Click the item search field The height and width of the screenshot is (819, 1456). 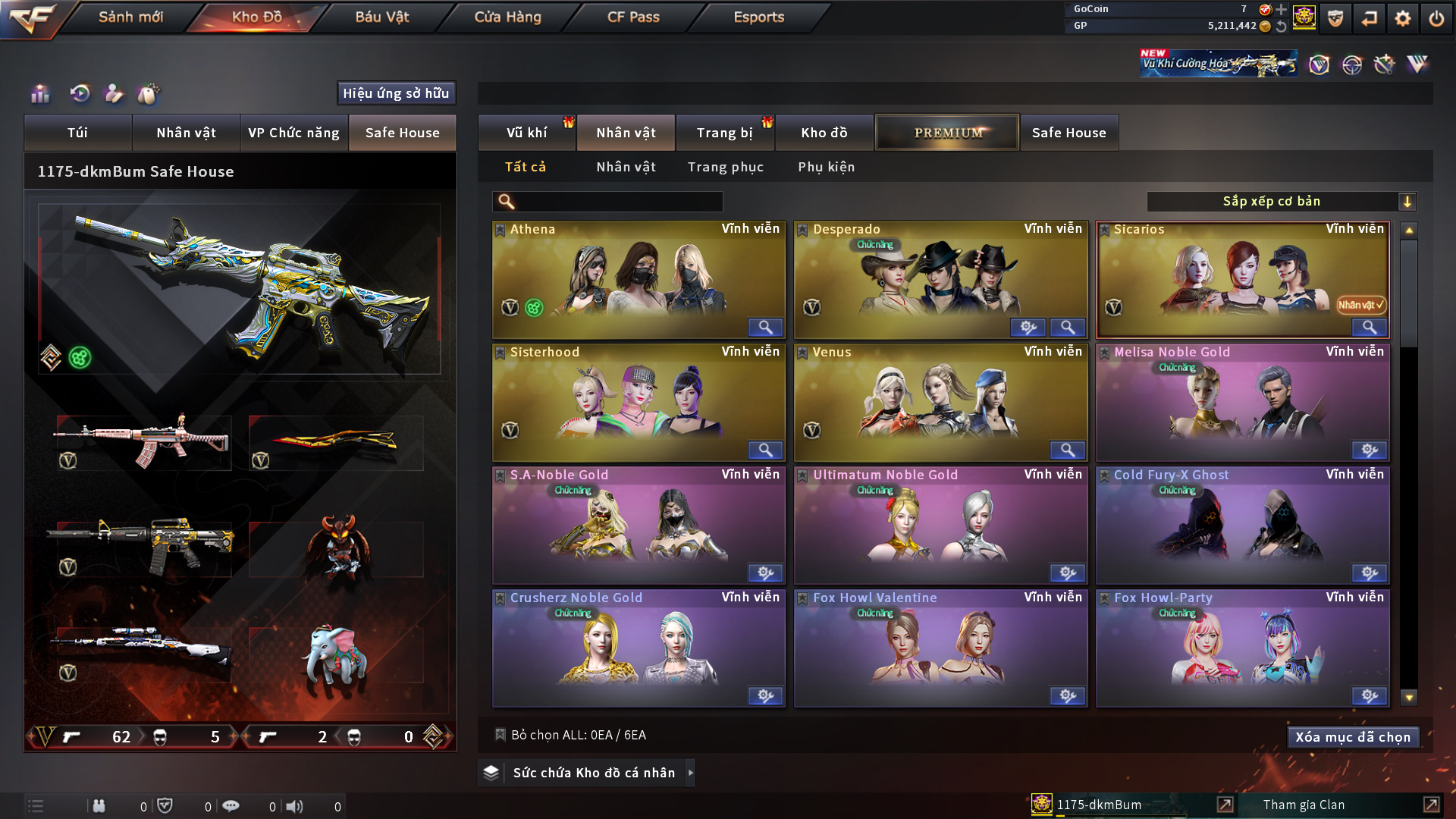pyautogui.click(x=618, y=202)
